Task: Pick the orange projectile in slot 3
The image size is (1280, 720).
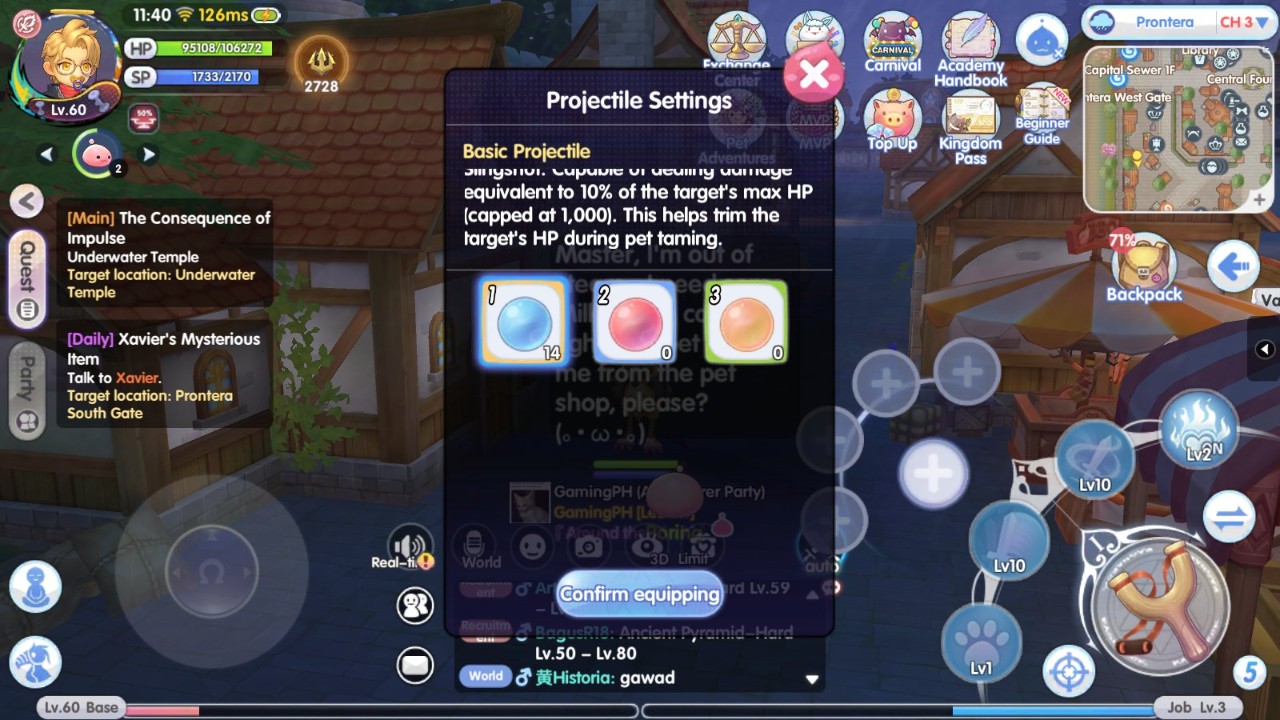Action: pyautogui.click(x=746, y=322)
